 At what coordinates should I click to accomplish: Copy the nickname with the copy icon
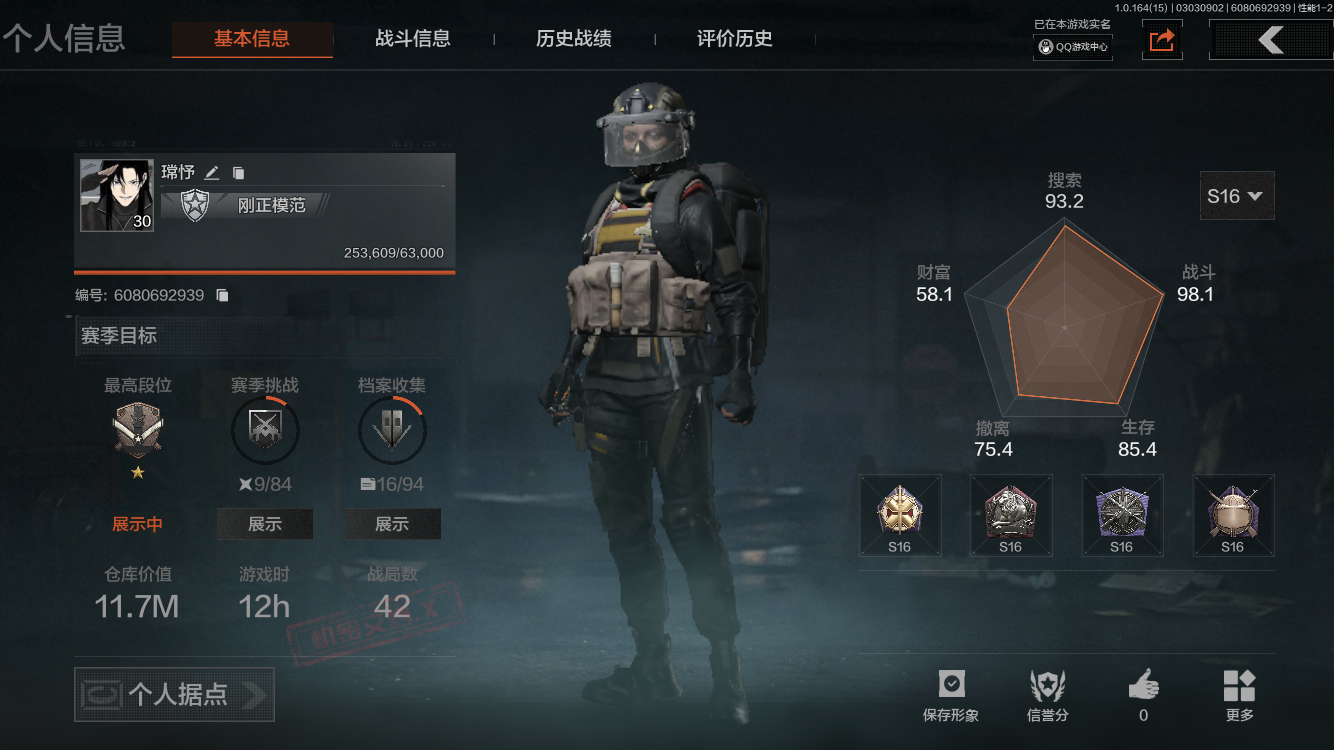(239, 172)
